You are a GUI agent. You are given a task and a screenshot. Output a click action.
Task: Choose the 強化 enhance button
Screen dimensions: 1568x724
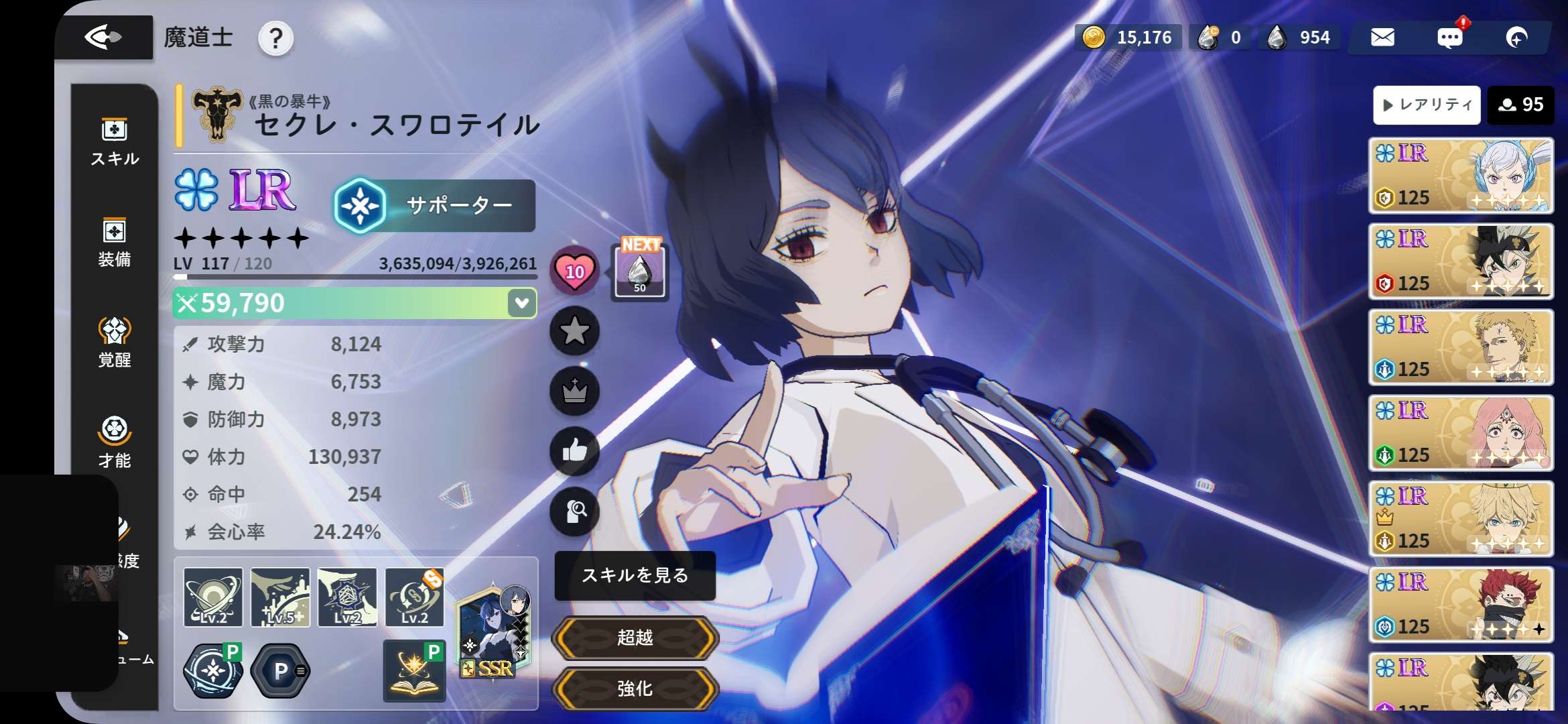[x=635, y=688]
